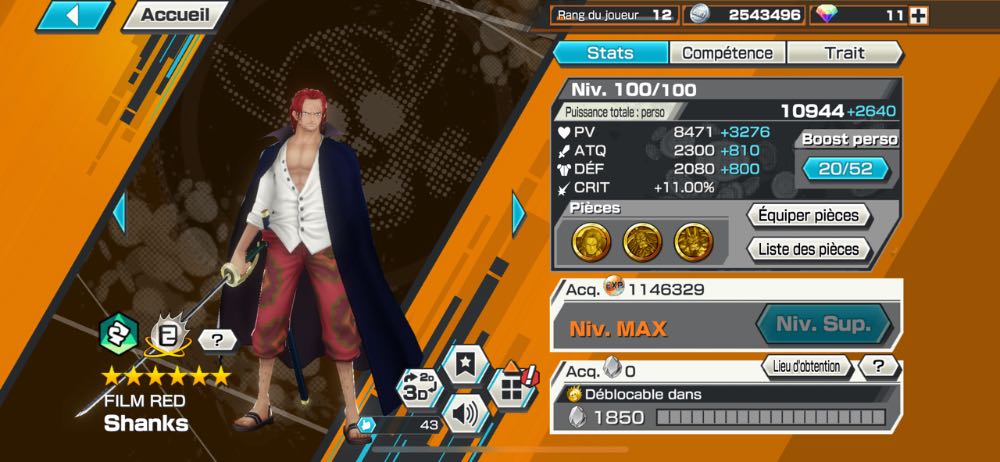The height and width of the screenshot is (462, 1000).
Task: Click the help button beside Lieu d'obtention
Action: [878, 367]
